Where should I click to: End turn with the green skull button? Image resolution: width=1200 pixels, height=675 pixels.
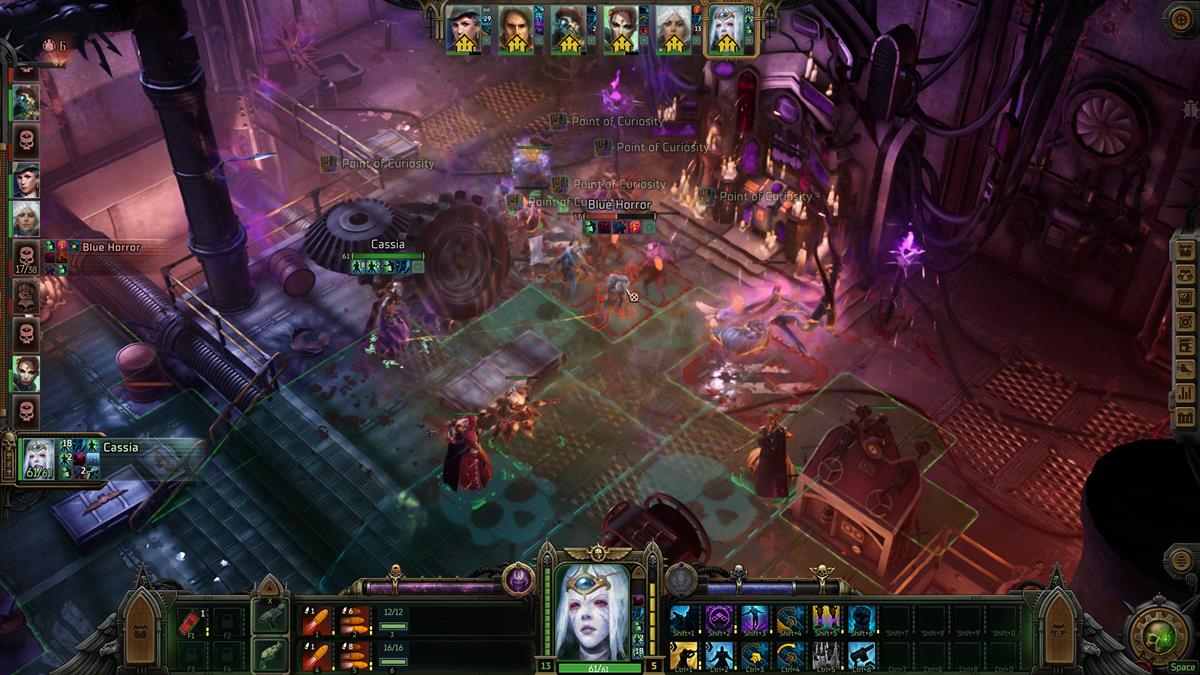(x=1161, y=634)
